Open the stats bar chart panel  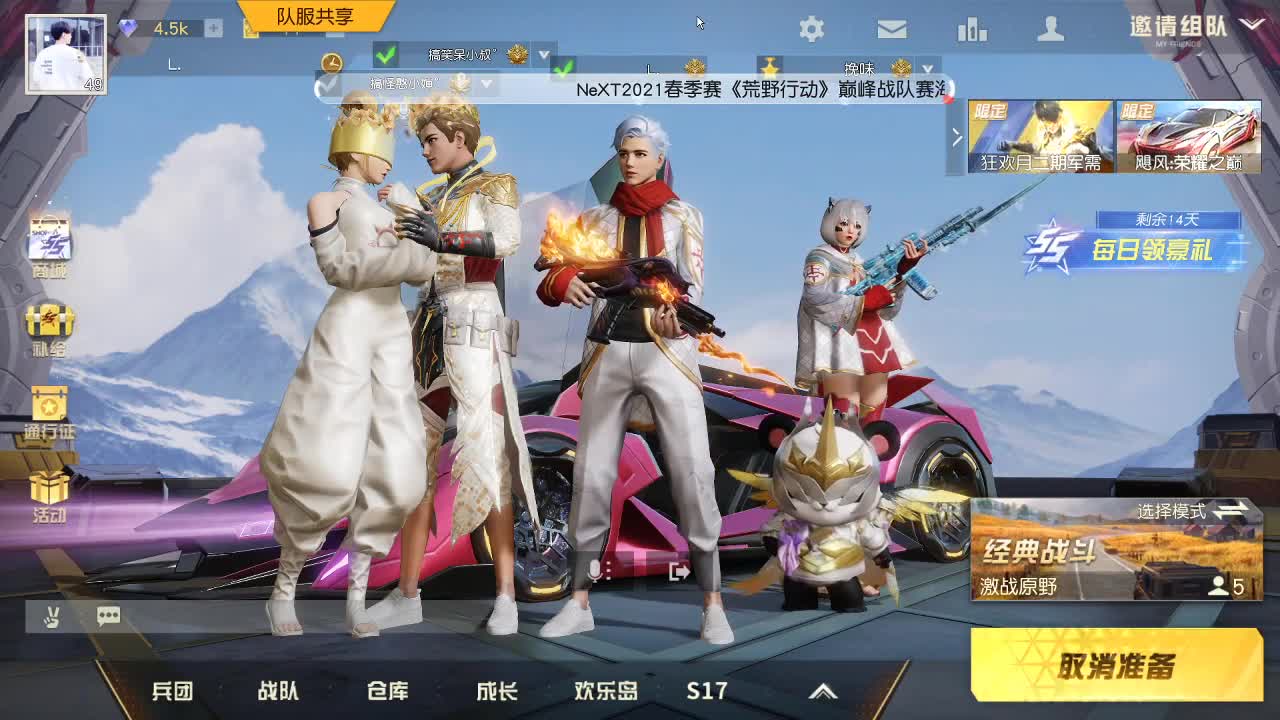[x=971, y=30]
